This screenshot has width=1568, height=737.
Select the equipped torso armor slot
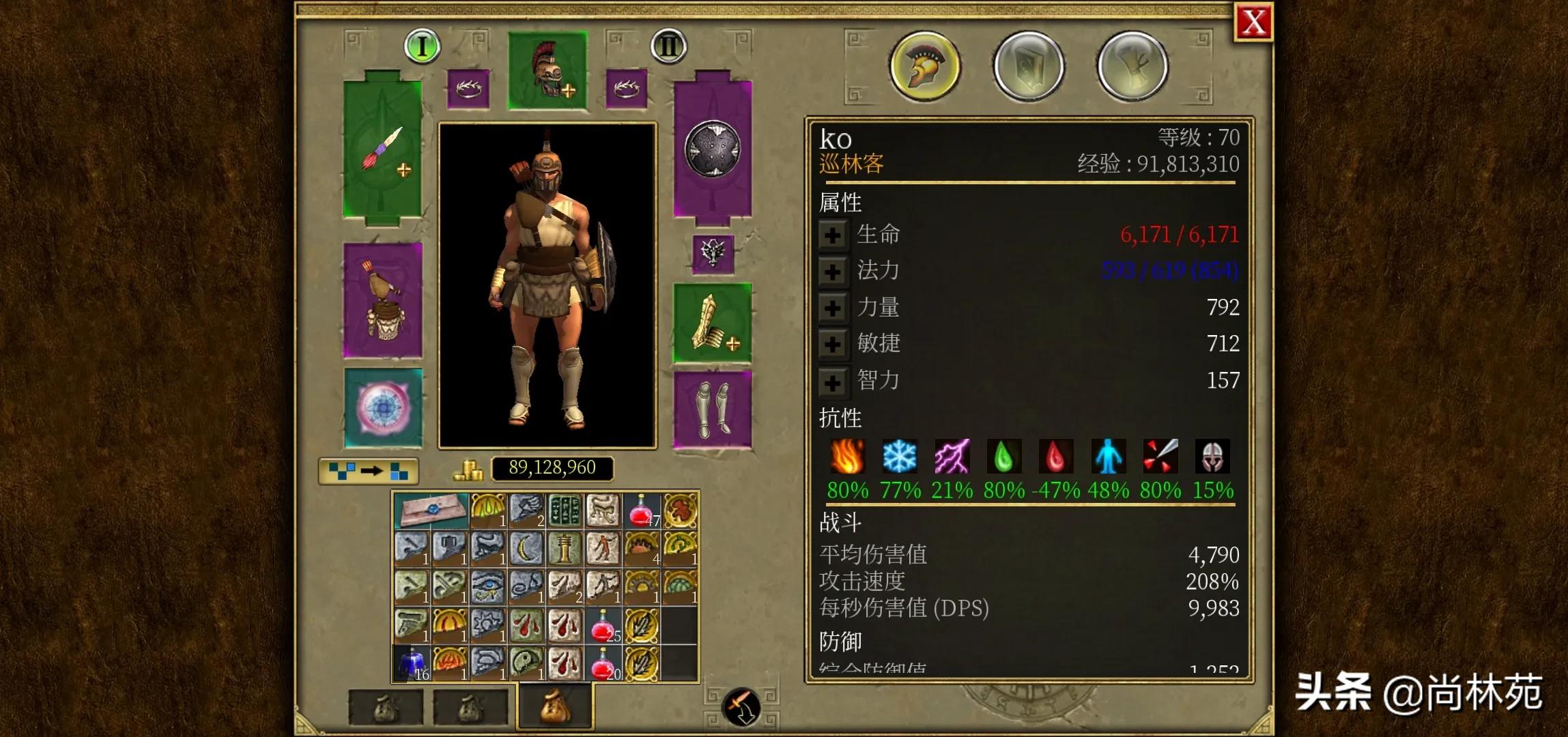[382, 300]
